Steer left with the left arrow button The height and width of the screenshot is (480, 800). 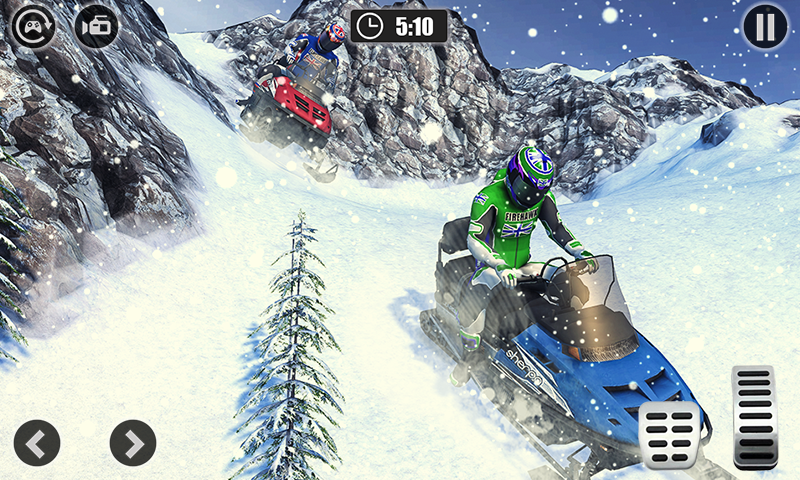(x=37, y=442)
